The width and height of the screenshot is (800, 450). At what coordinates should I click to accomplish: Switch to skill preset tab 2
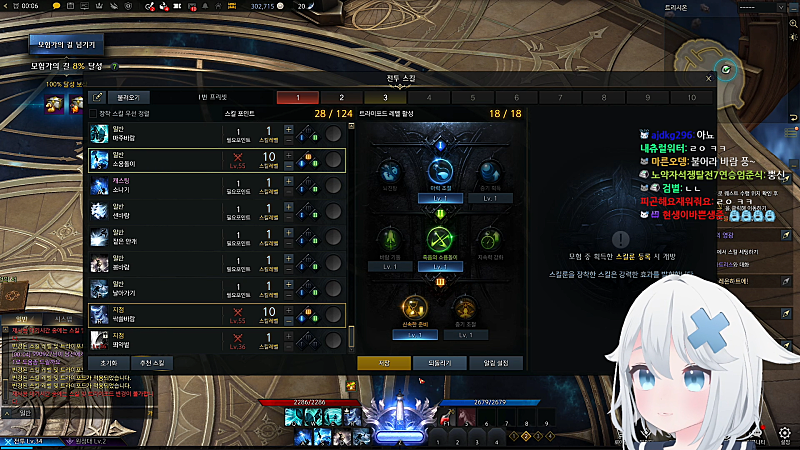(341, 98)
